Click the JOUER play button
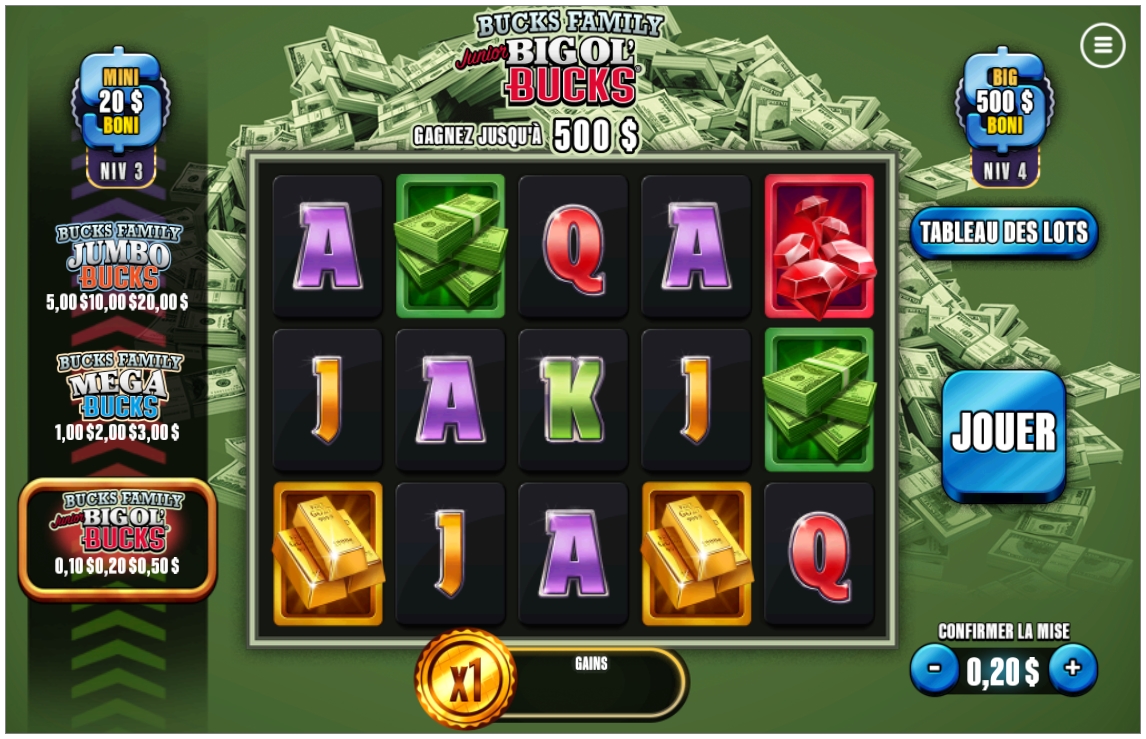The height and width of the screenshot is (739, 1146). (1003, 433)
